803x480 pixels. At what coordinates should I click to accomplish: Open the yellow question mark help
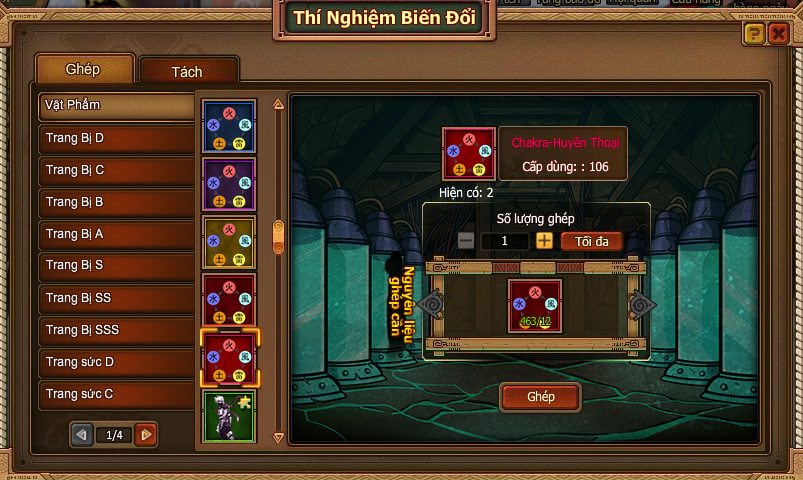pyautogui.click(x=754, y=35)
